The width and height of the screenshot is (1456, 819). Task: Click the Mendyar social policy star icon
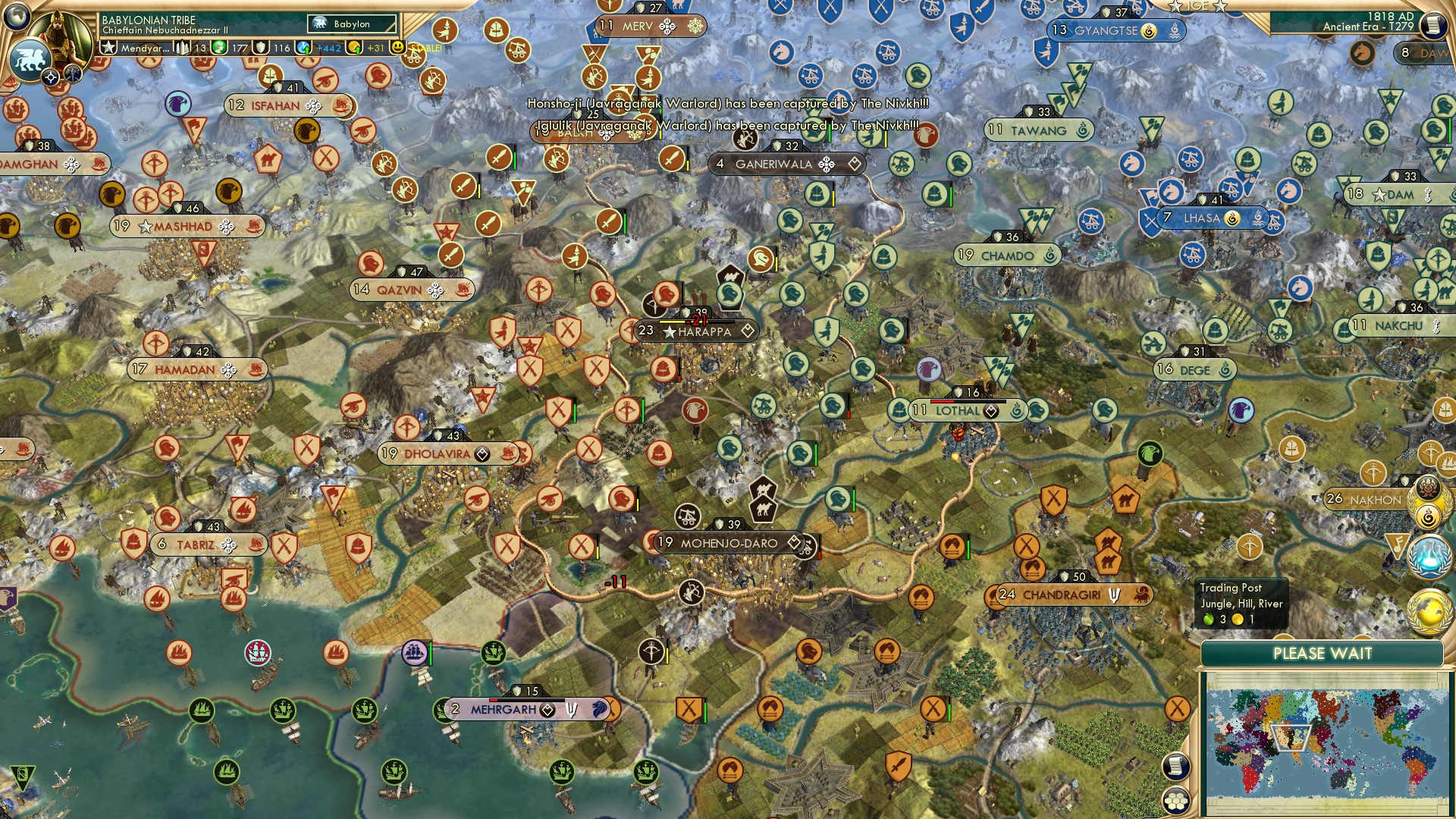(x=109, y=48)
